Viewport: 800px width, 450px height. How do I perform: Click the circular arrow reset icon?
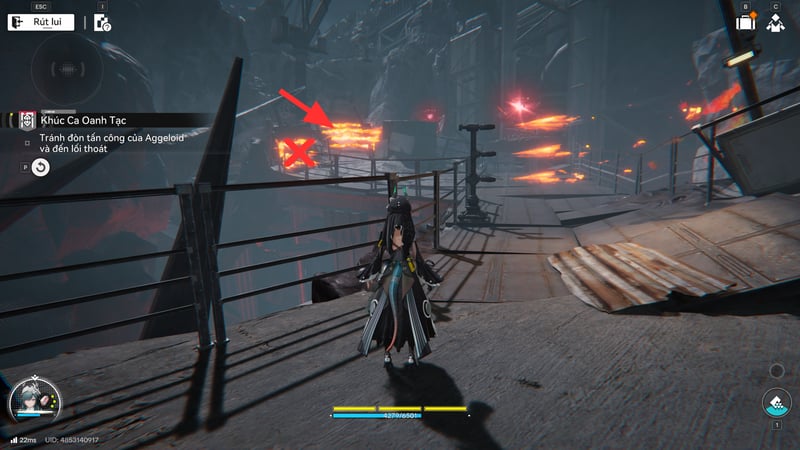pos(40,168)
